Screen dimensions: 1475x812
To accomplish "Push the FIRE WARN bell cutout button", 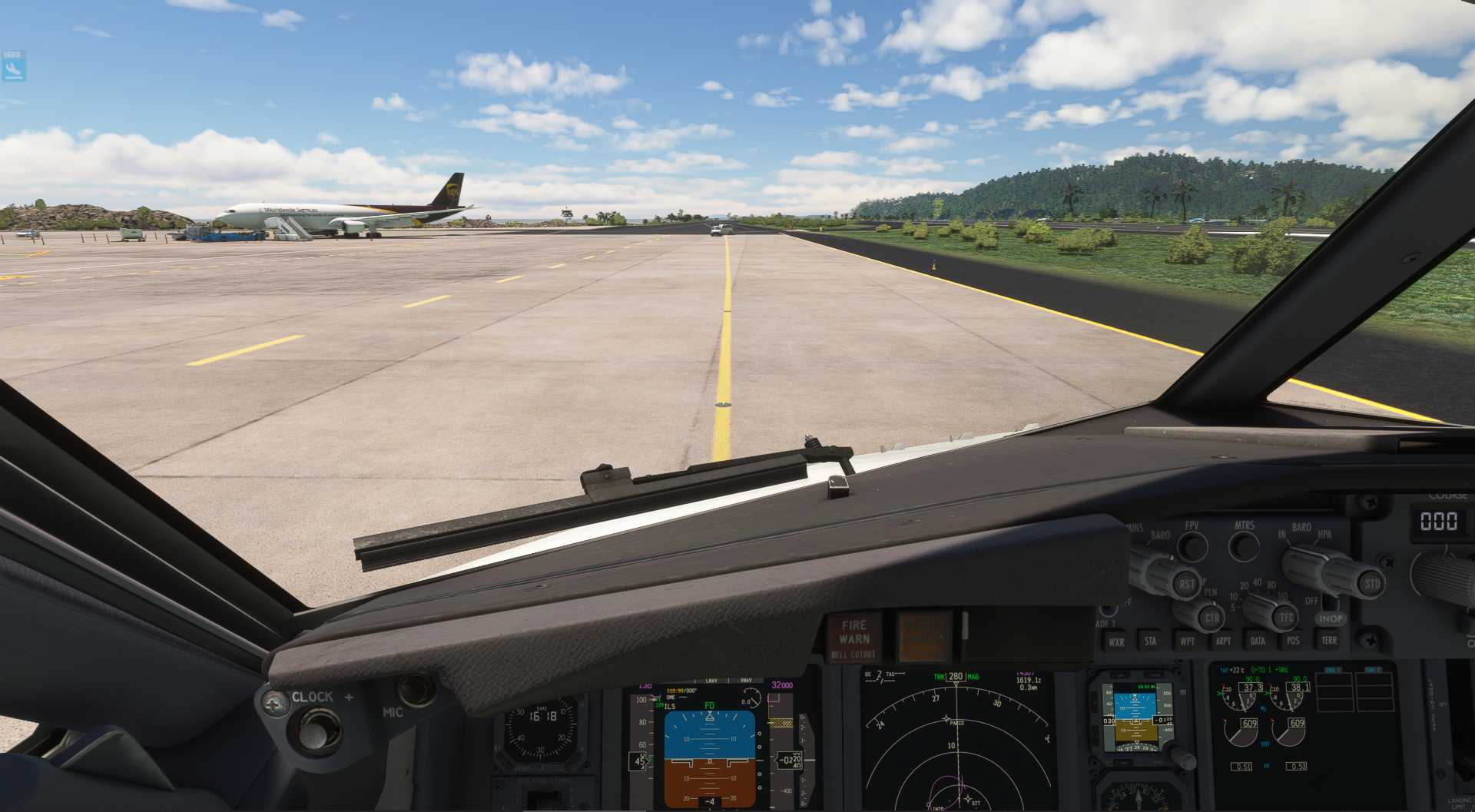I will 854,638.
